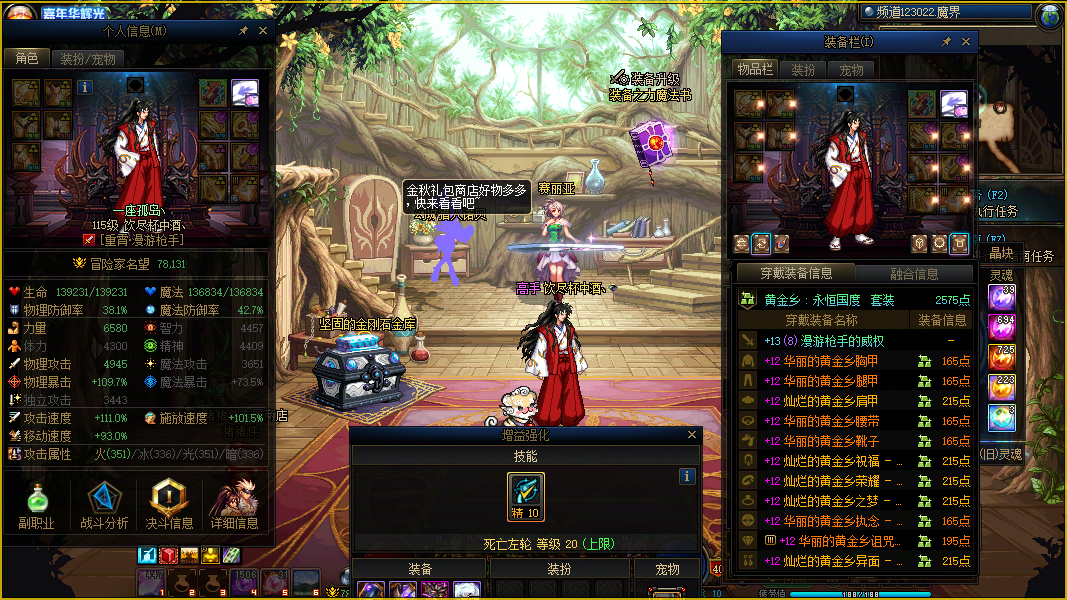Viewport: 1067px width, 600px height.
Task: Open 战斗分析 combat analysis
Action: click(104, 505)
